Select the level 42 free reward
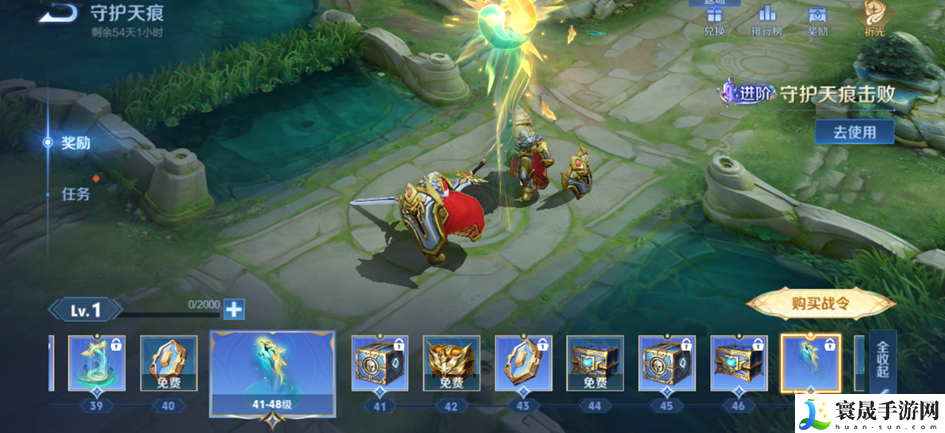945x433 pixels. coord(451,363)
